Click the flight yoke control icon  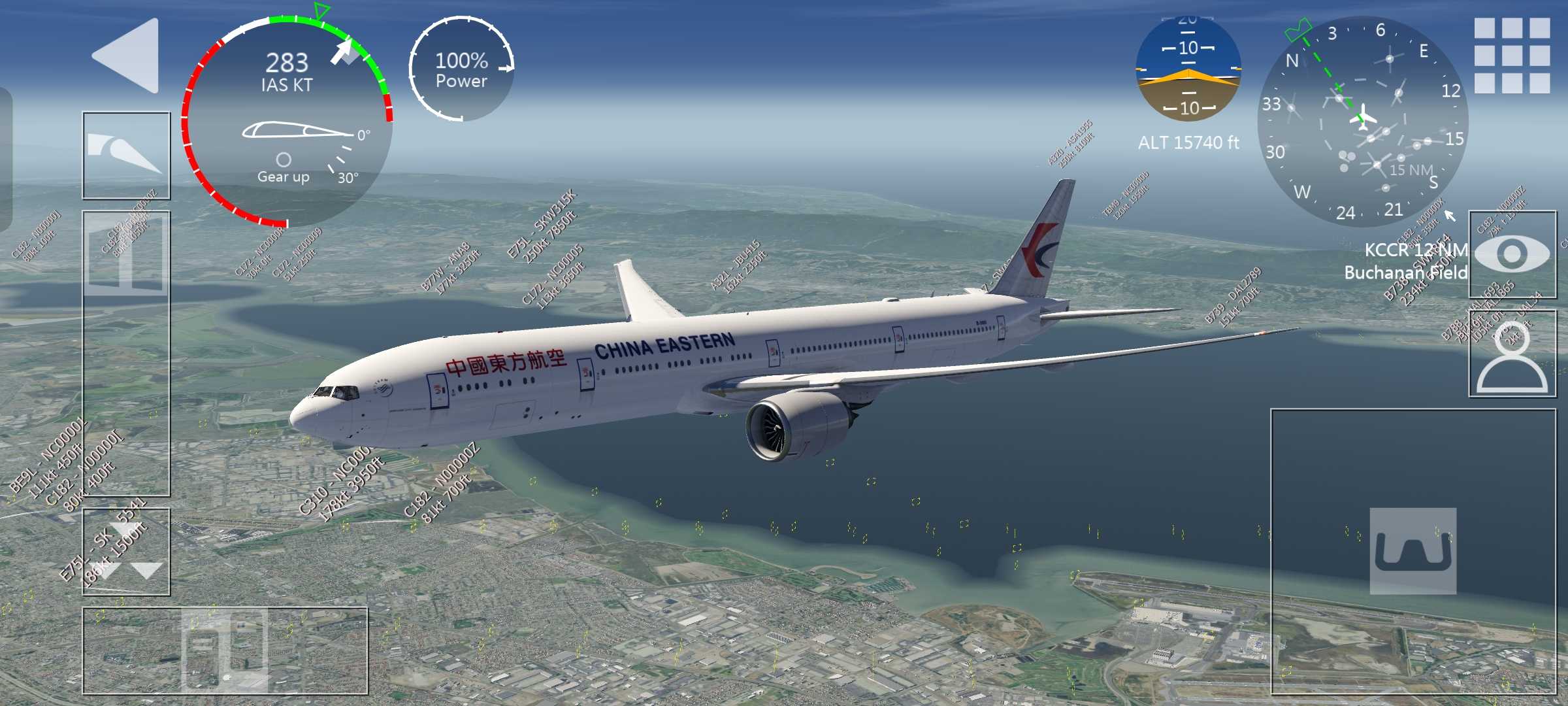coord(1413,551)
